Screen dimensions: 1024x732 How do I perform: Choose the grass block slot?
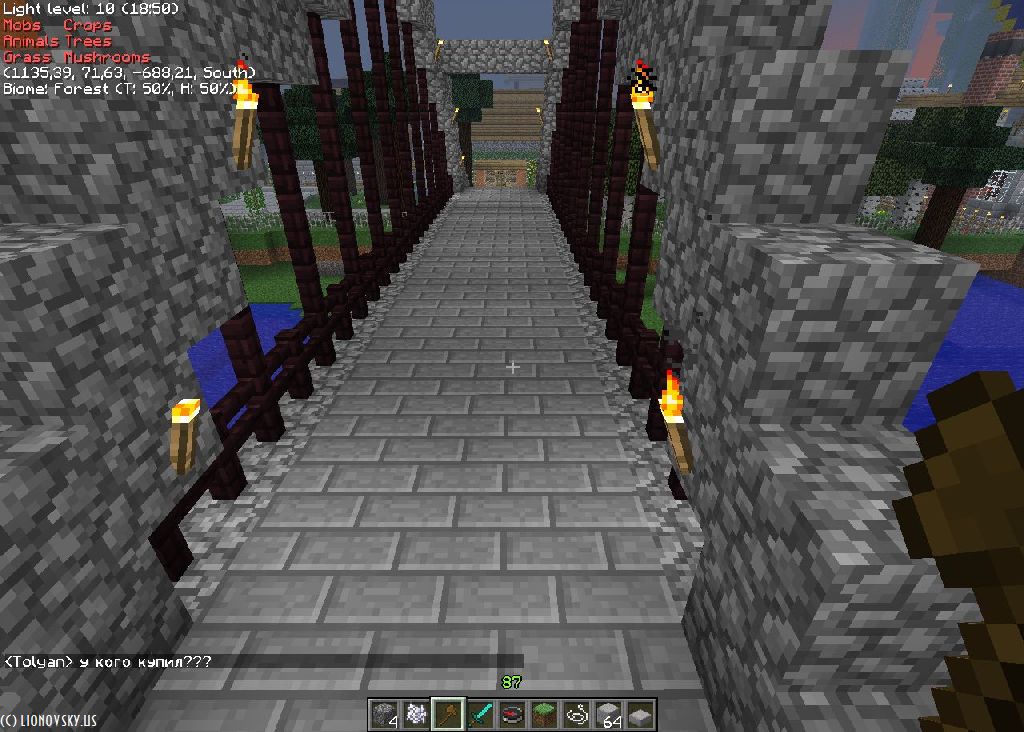pyautogui.click(x=544, y=715)
